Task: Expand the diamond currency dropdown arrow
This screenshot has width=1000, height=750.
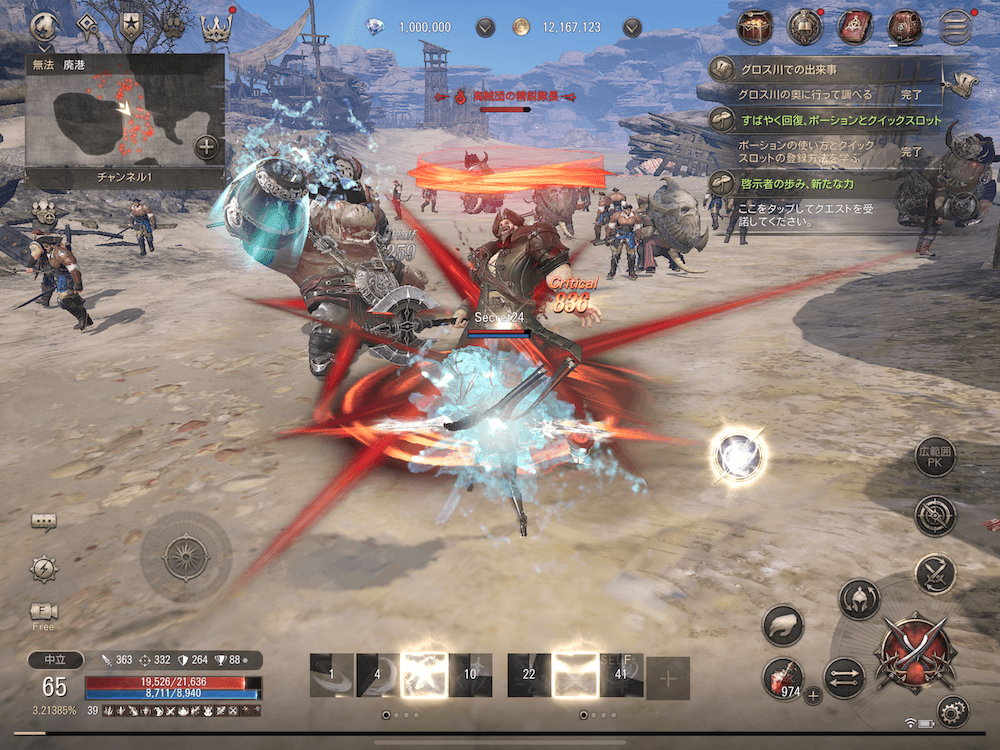Action: coord(486,27)
